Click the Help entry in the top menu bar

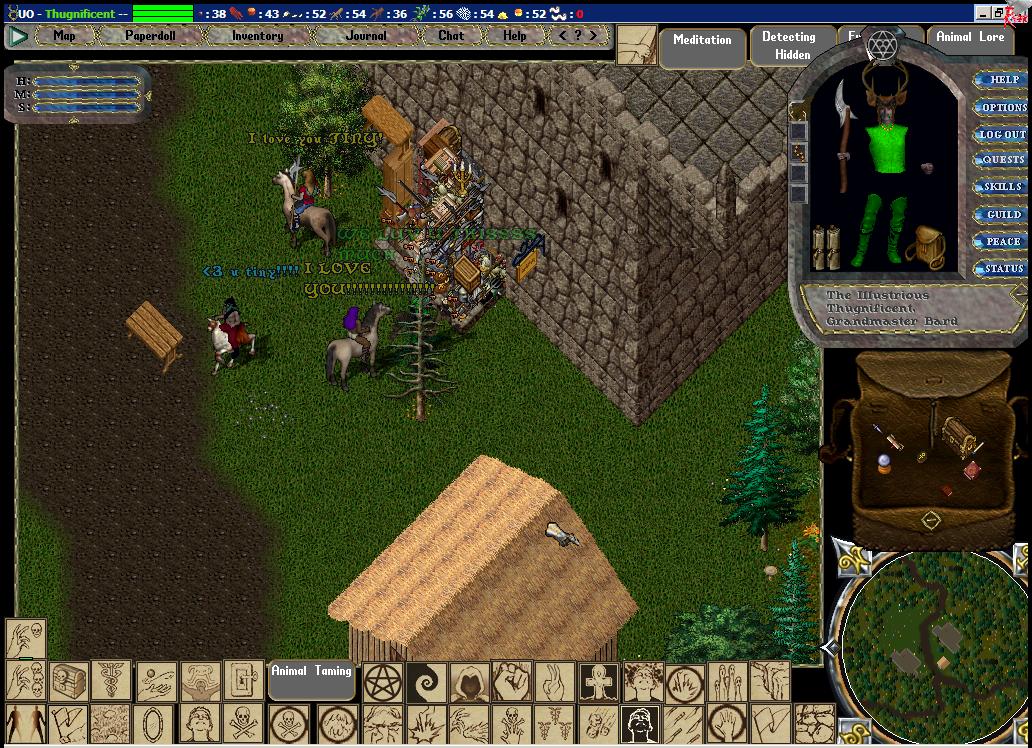click(x=515, y=36)
